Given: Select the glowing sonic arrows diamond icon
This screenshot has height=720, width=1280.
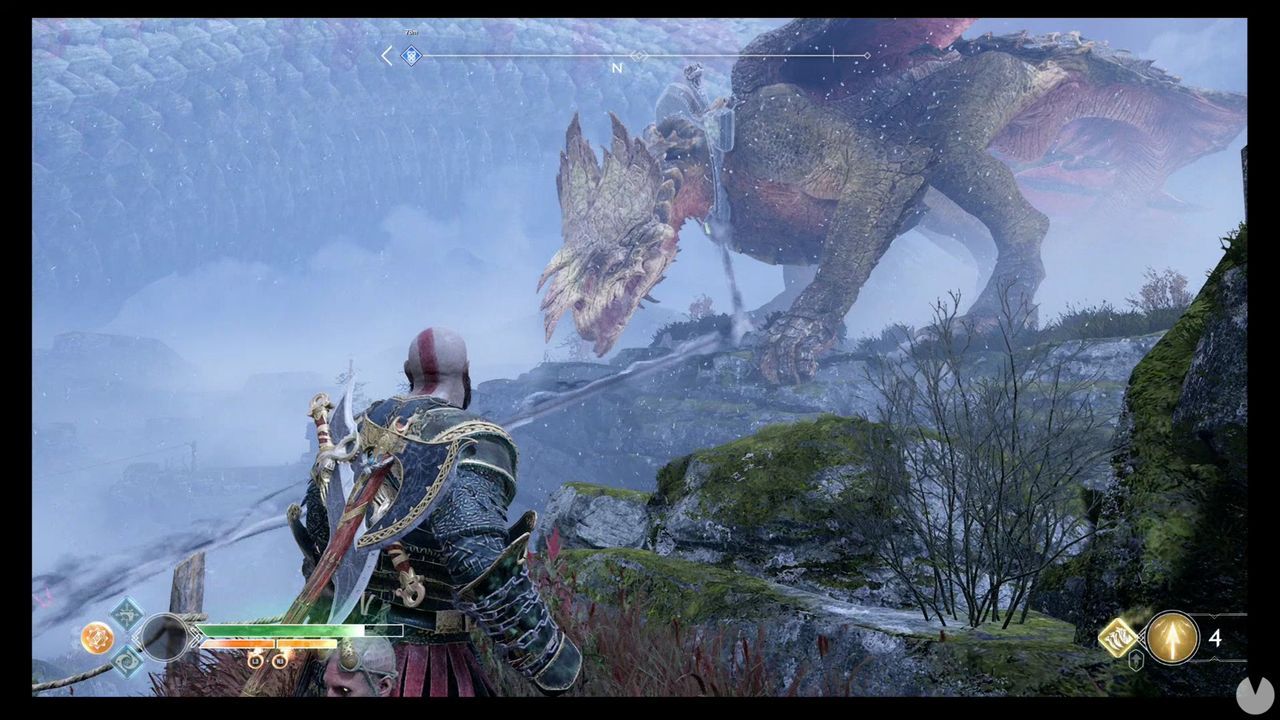Looking at the screenshot, I should click(1118, 637).
